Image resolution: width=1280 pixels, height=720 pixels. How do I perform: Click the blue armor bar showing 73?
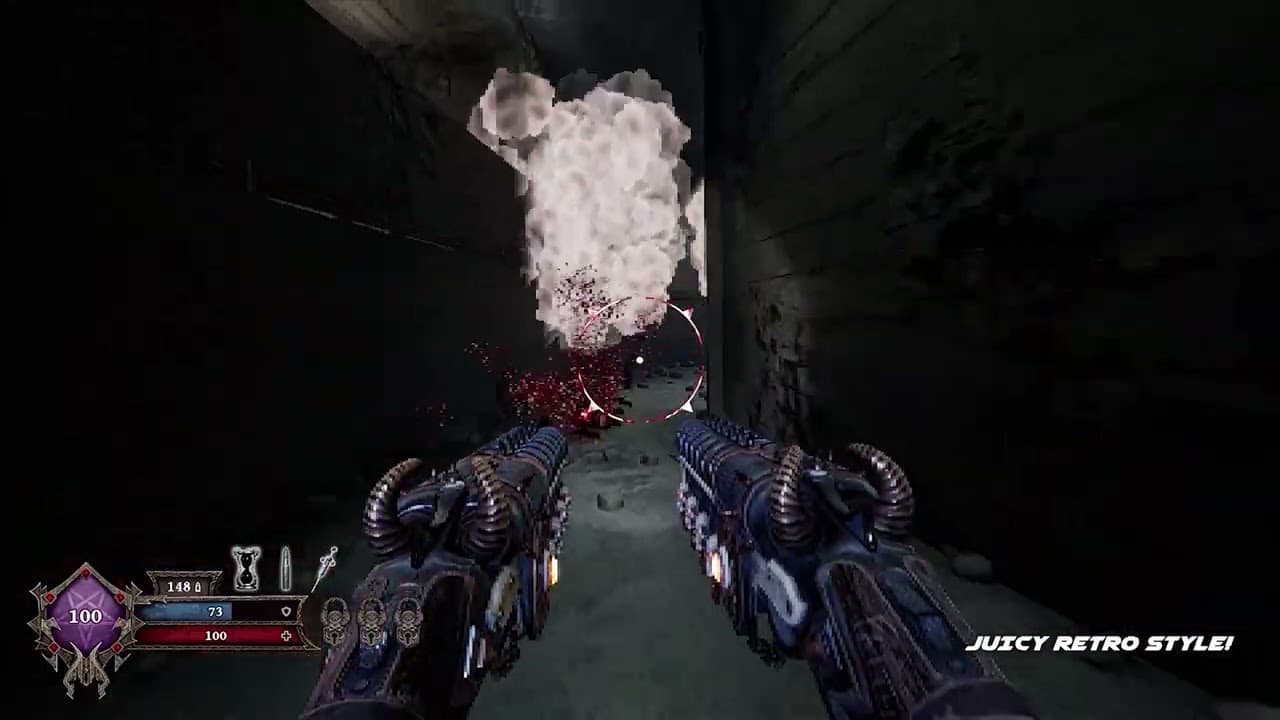213,611
